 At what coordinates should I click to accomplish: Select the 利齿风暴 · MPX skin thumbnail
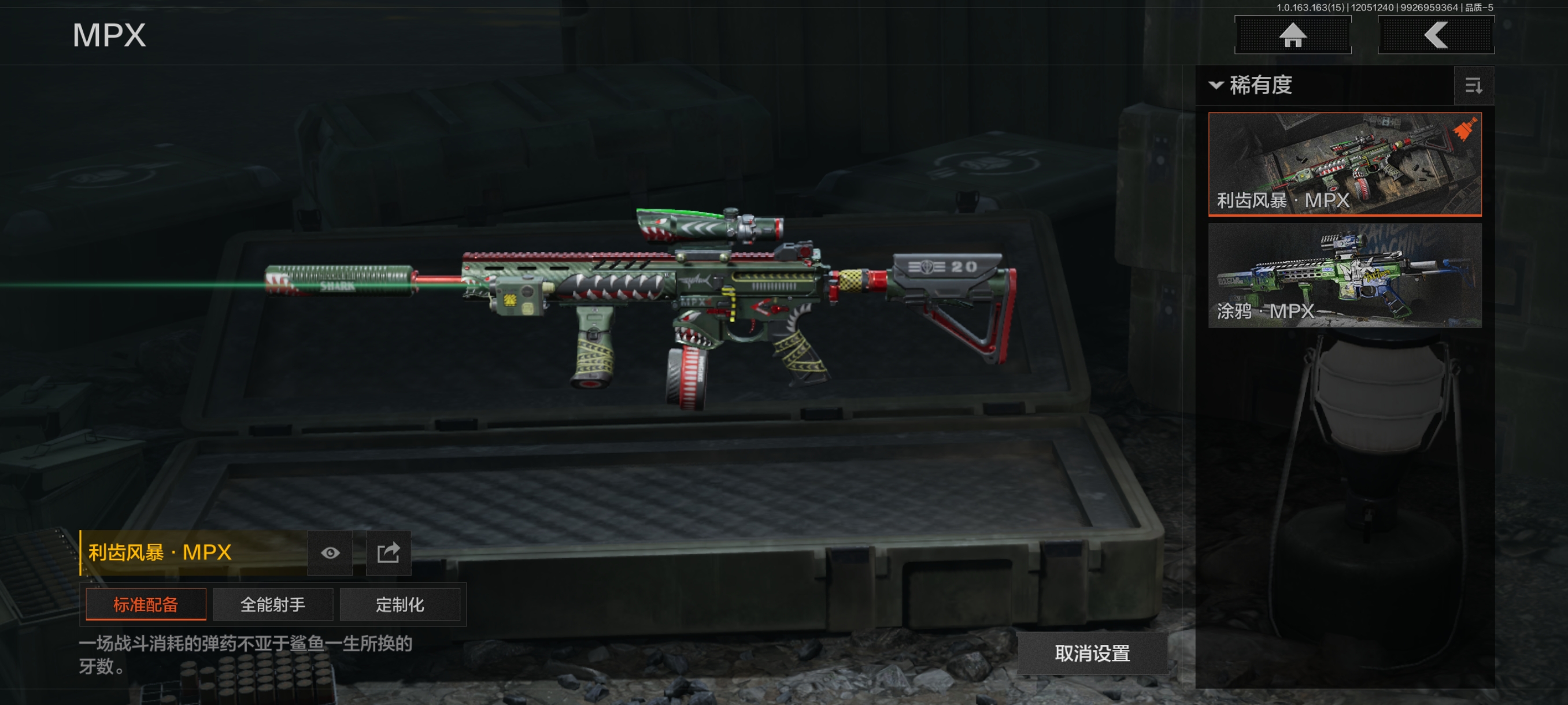click(1344, 164)
